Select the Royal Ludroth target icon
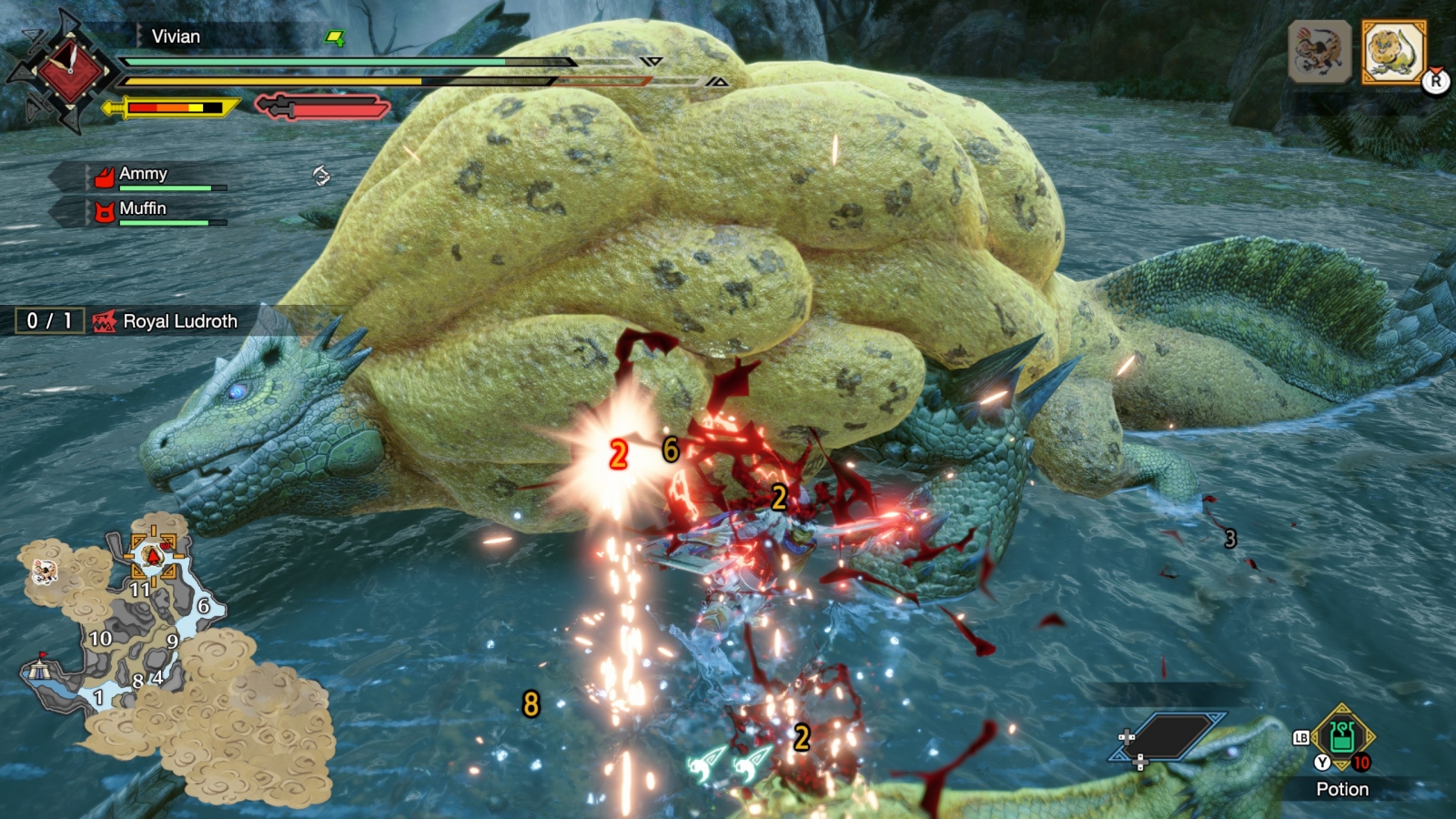 coord(1393,52)
